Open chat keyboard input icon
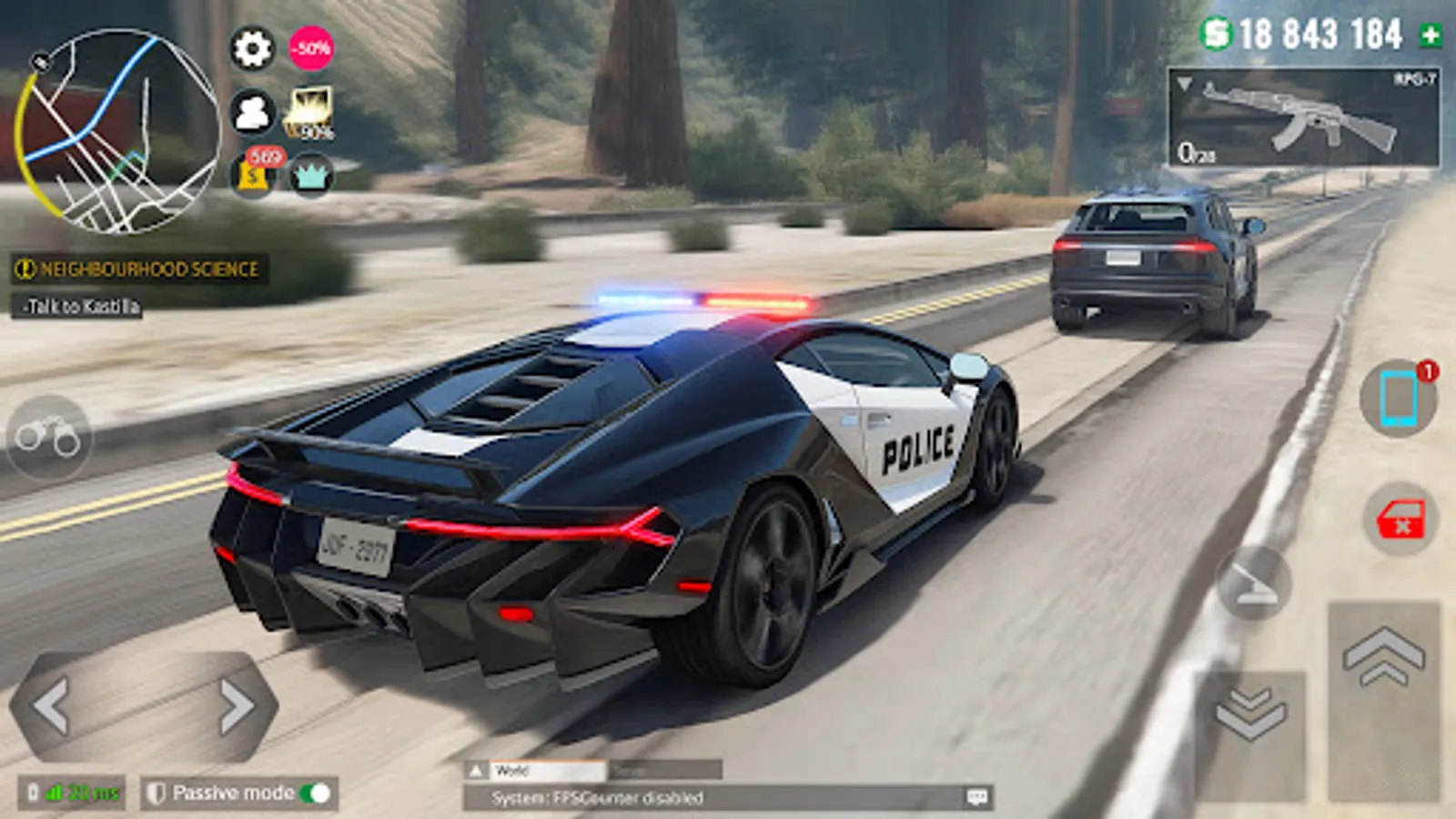The width and height of the screenshot is (1456, 819). click(x=977, y=798)
